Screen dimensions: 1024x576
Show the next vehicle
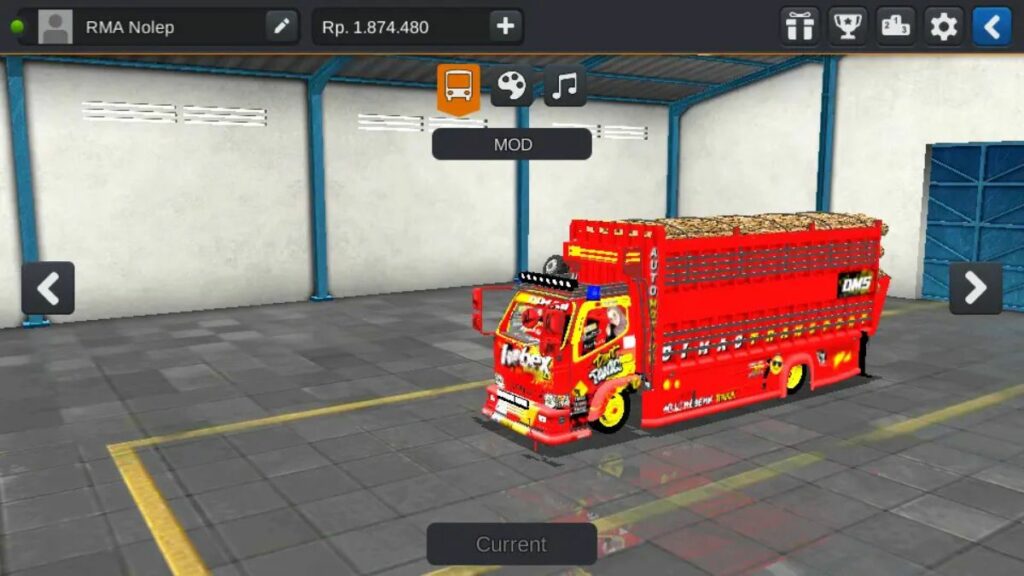click(975, 289)
